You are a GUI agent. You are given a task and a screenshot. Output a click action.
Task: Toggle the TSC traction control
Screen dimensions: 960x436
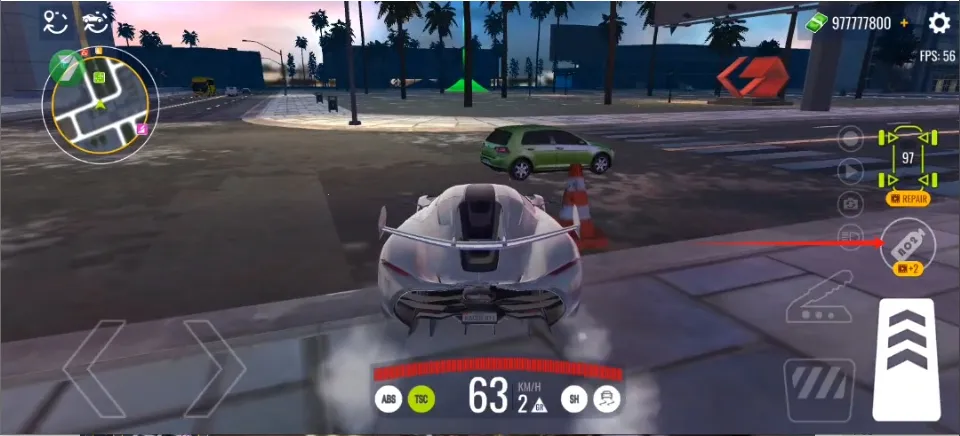pyautogui.click(x=421, y=399)
